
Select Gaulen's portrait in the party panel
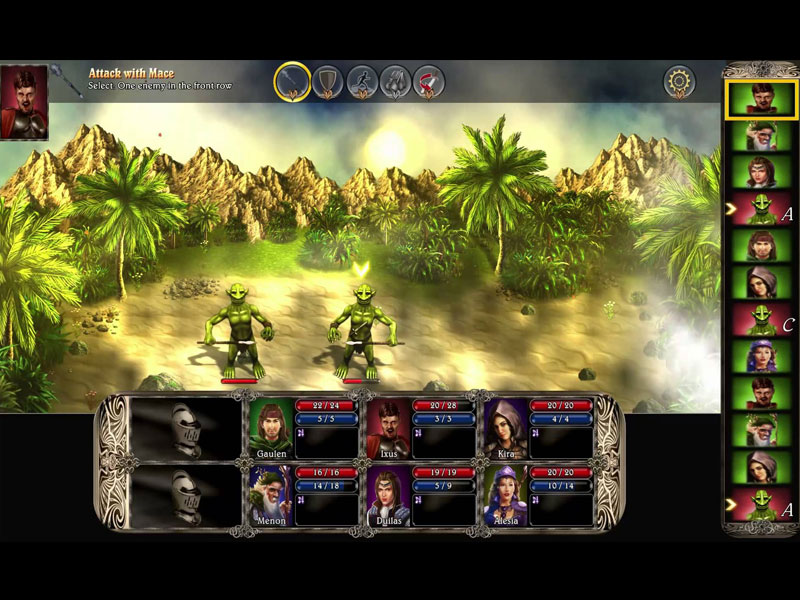pos(270,423)
